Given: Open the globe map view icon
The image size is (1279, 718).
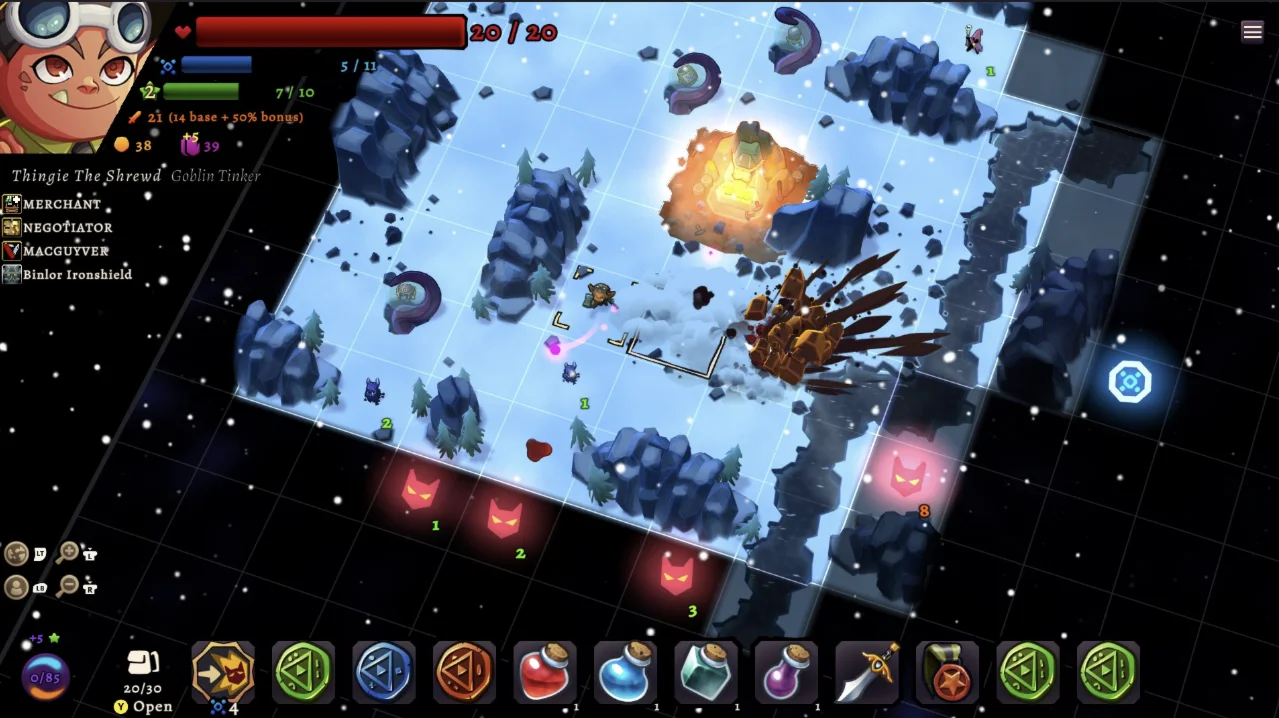Looking at the screenshot, I should [x=17, y=553].
